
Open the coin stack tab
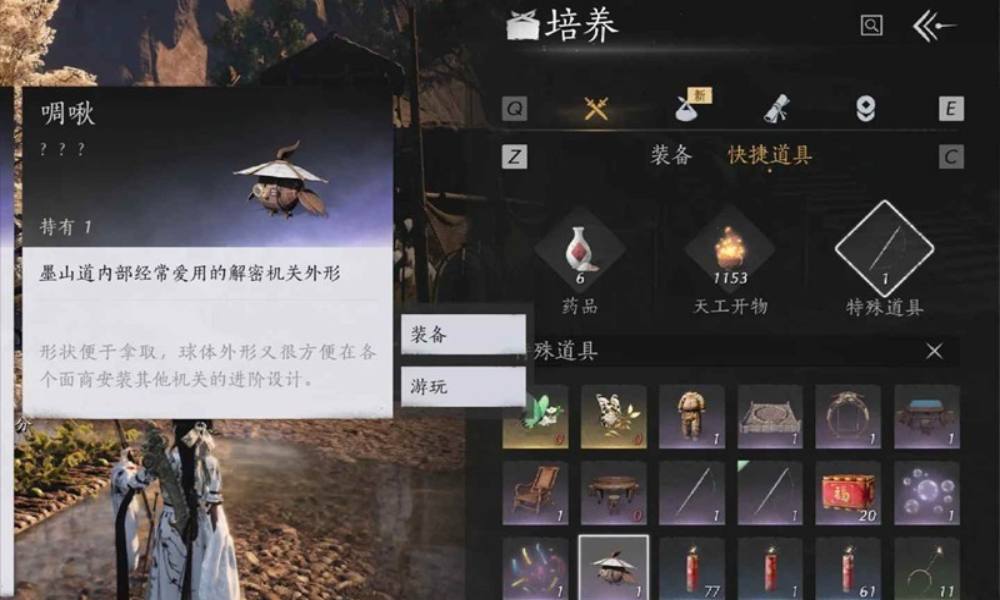(x=866, y=109)
